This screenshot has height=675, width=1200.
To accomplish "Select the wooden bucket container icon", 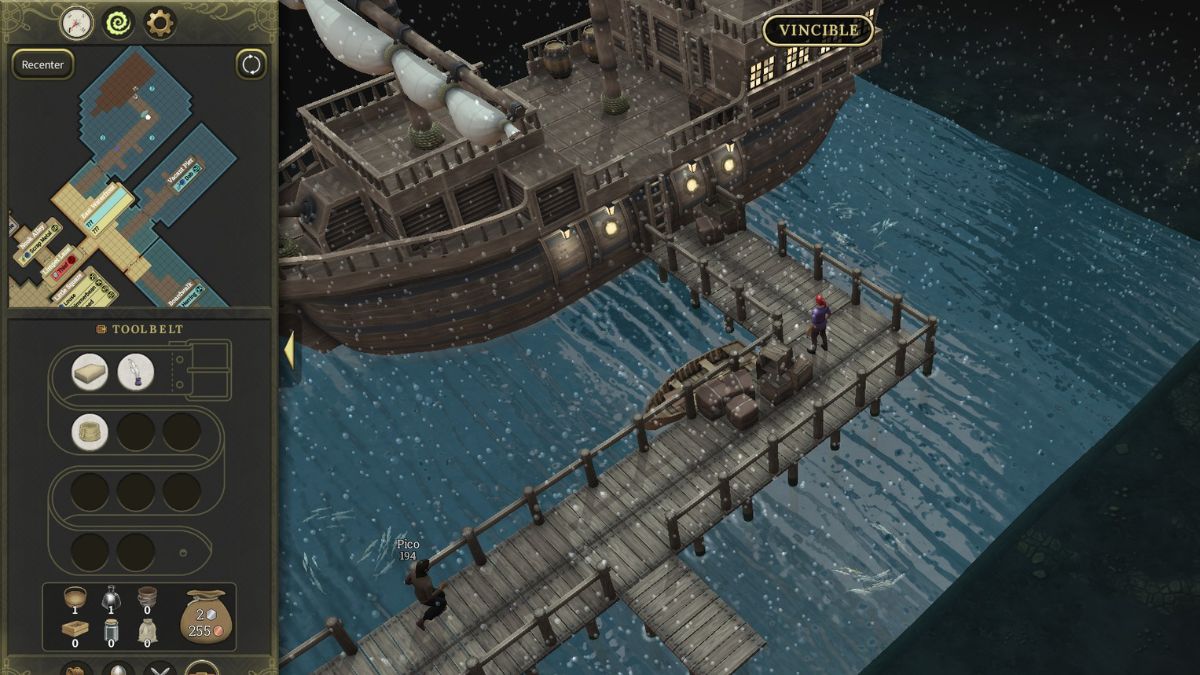I will 148,597.
